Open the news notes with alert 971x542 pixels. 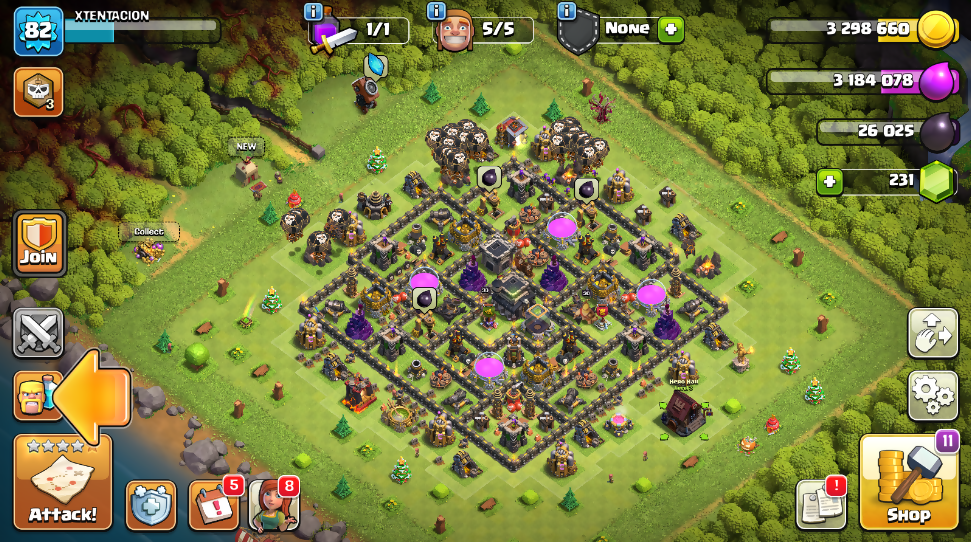coord(820,504)
